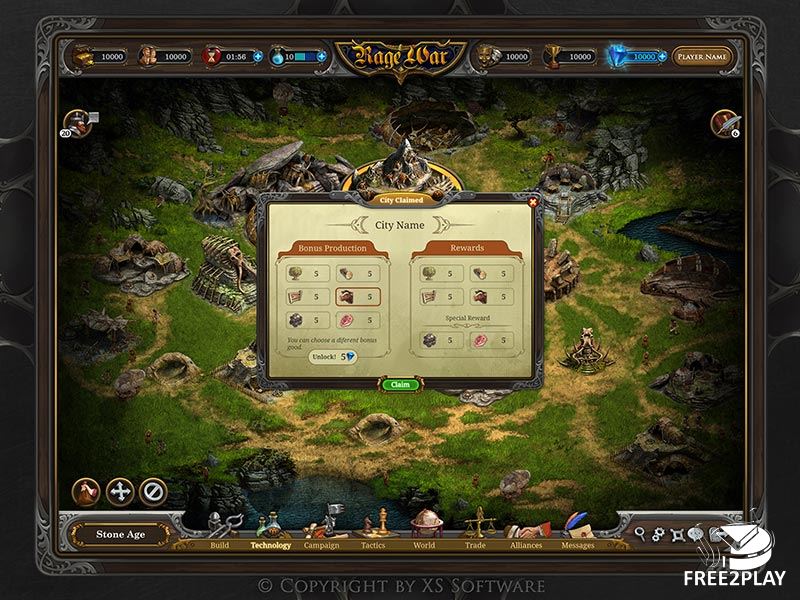Viewport: 800px width, 600px height.
Task: Close the City Claimed dialog
Action: (532, 202)
